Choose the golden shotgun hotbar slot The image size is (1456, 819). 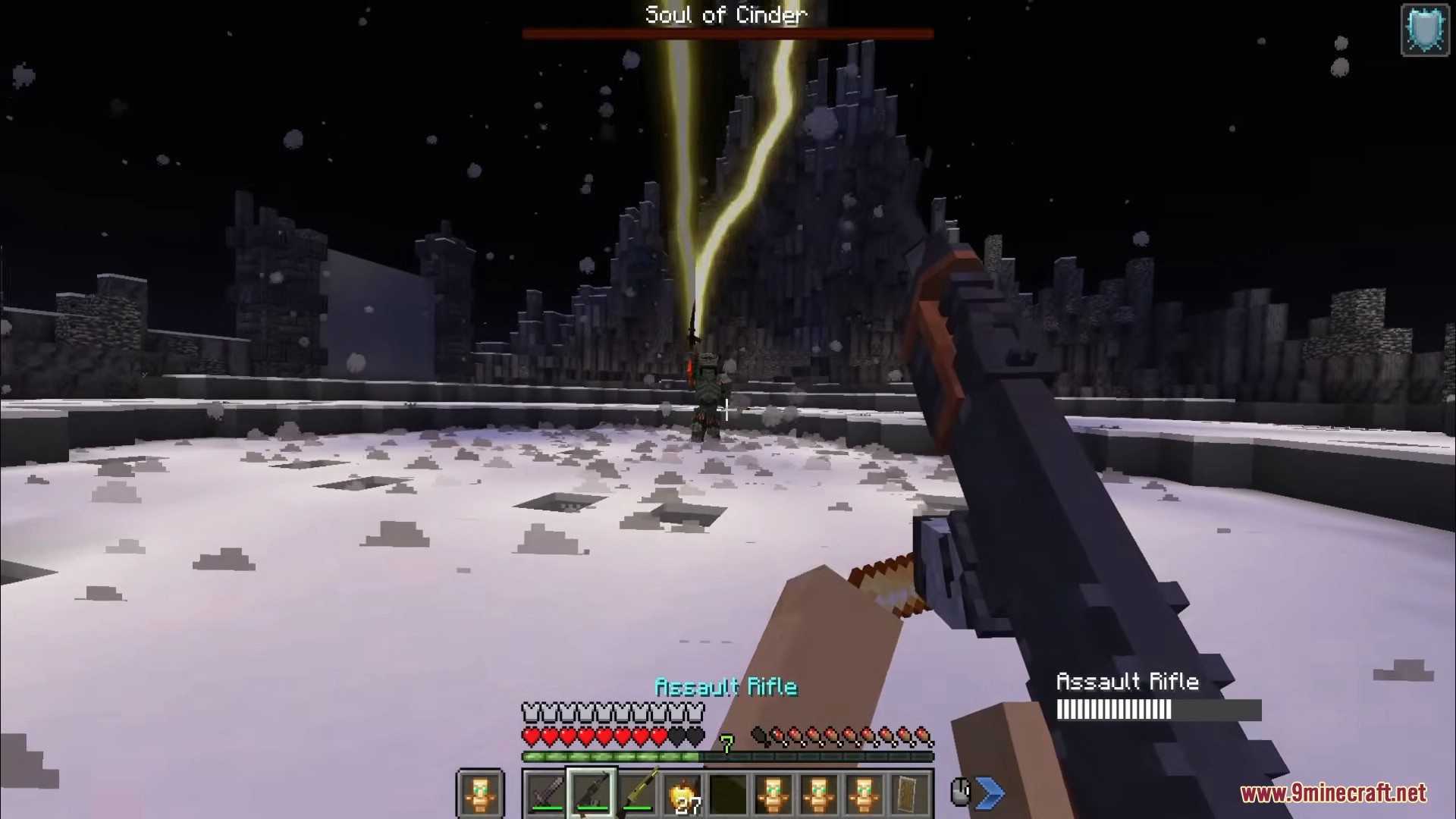(x=638, y=793)
